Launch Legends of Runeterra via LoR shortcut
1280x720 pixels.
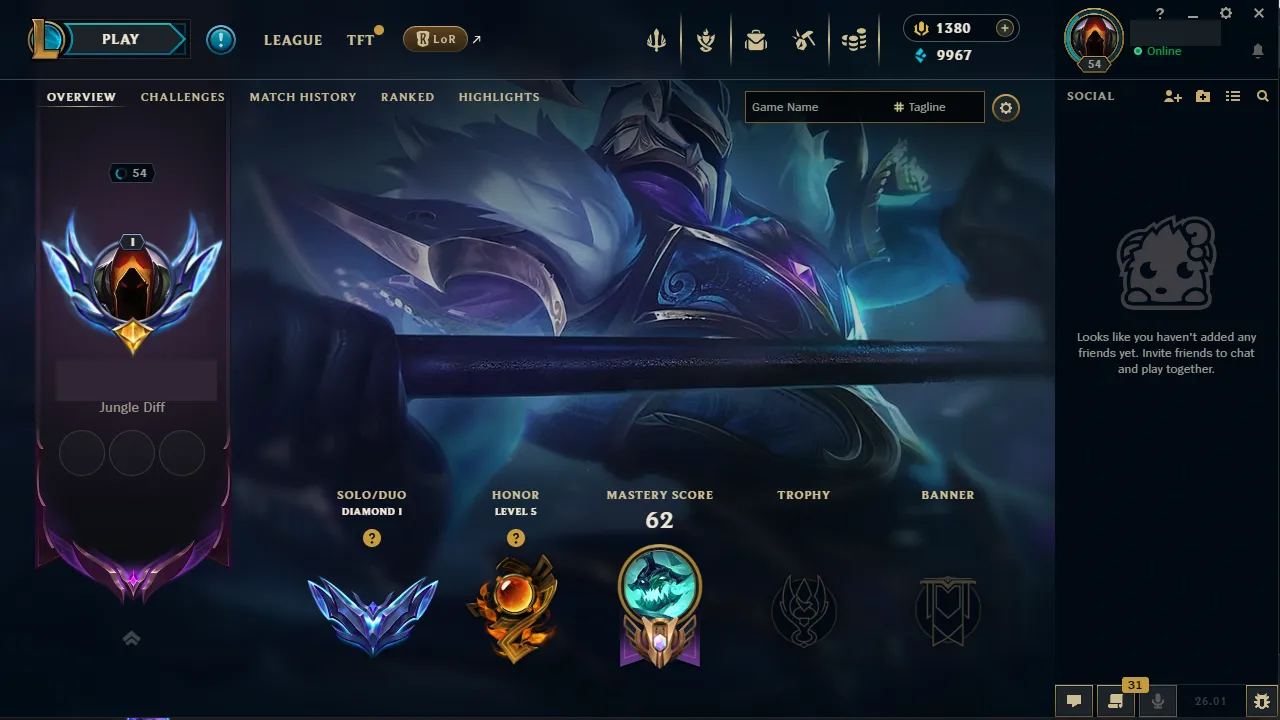(x=436, y=39)
